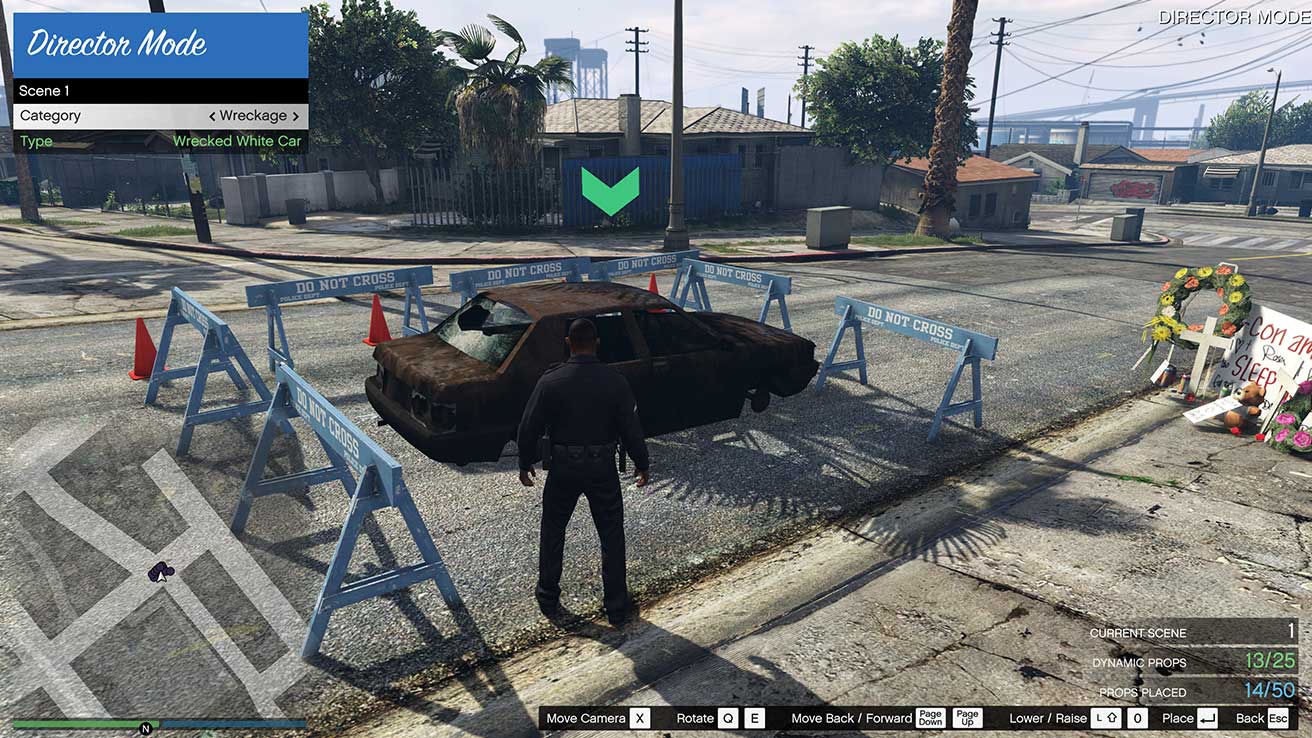The width and height of the screenshot is (1312, 738).
Task: Click the 0 raise key icon
Action: [x=1135, y=717]
